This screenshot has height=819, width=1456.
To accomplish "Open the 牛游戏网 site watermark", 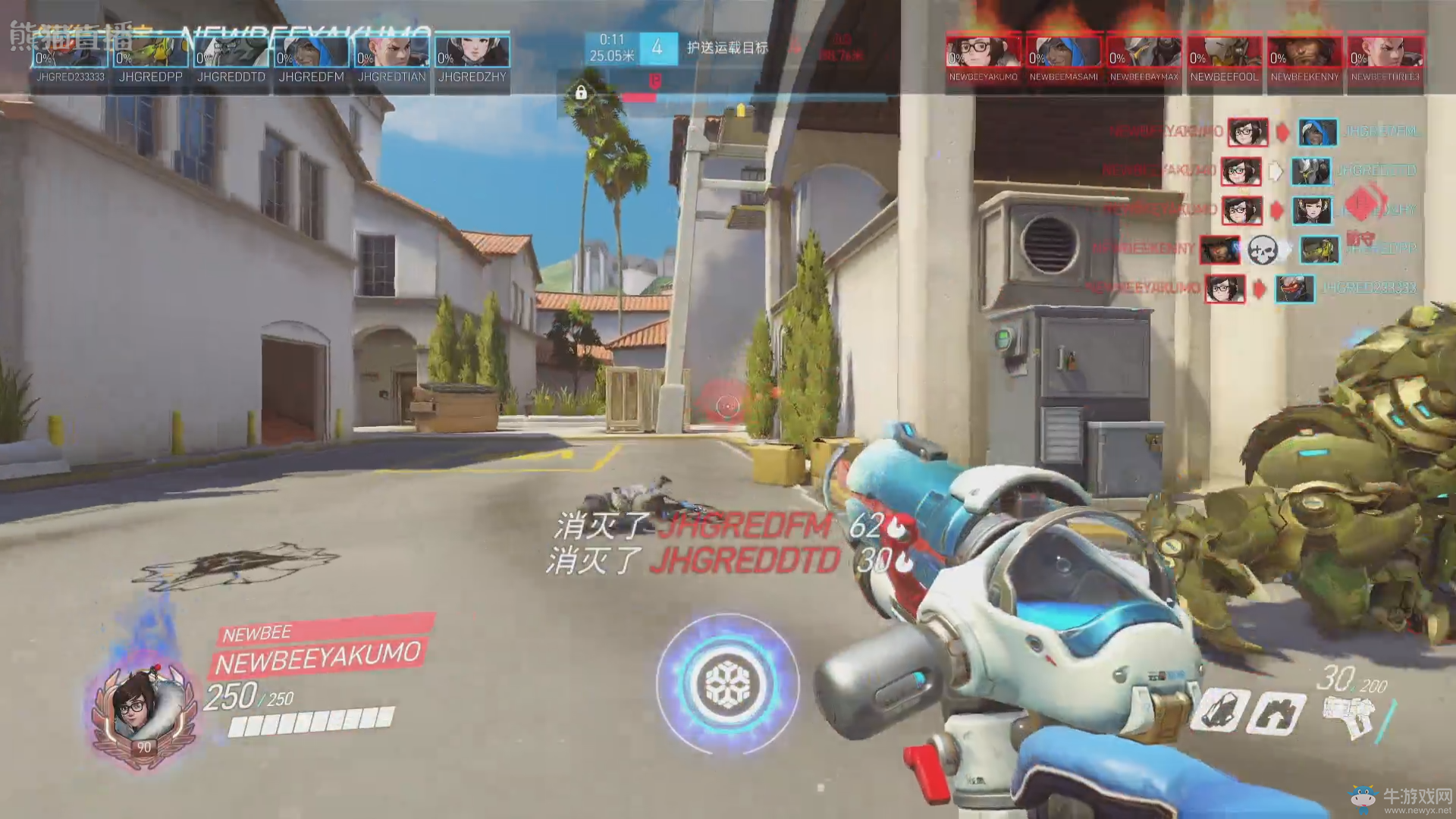I will tap(1401, 799).
